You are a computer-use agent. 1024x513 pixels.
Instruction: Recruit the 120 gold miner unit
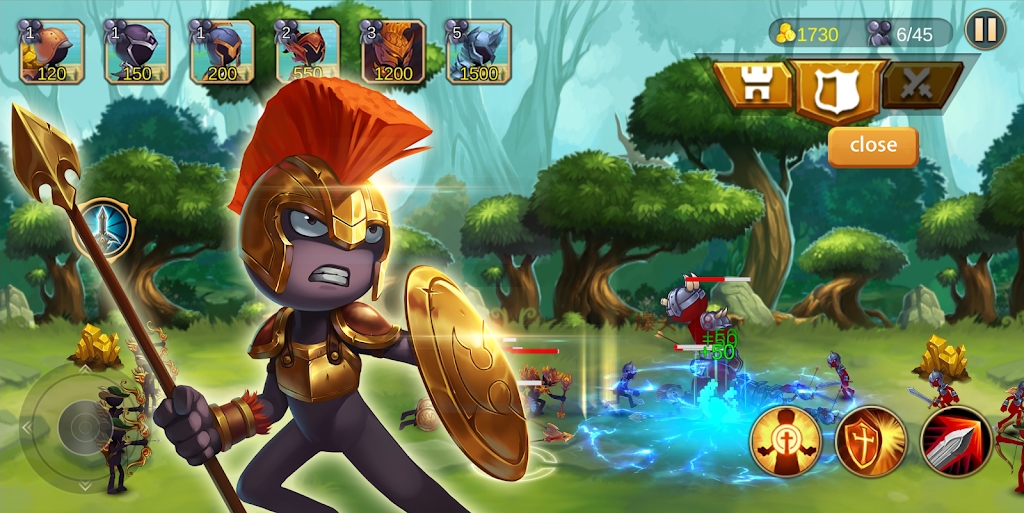(51, 51)
